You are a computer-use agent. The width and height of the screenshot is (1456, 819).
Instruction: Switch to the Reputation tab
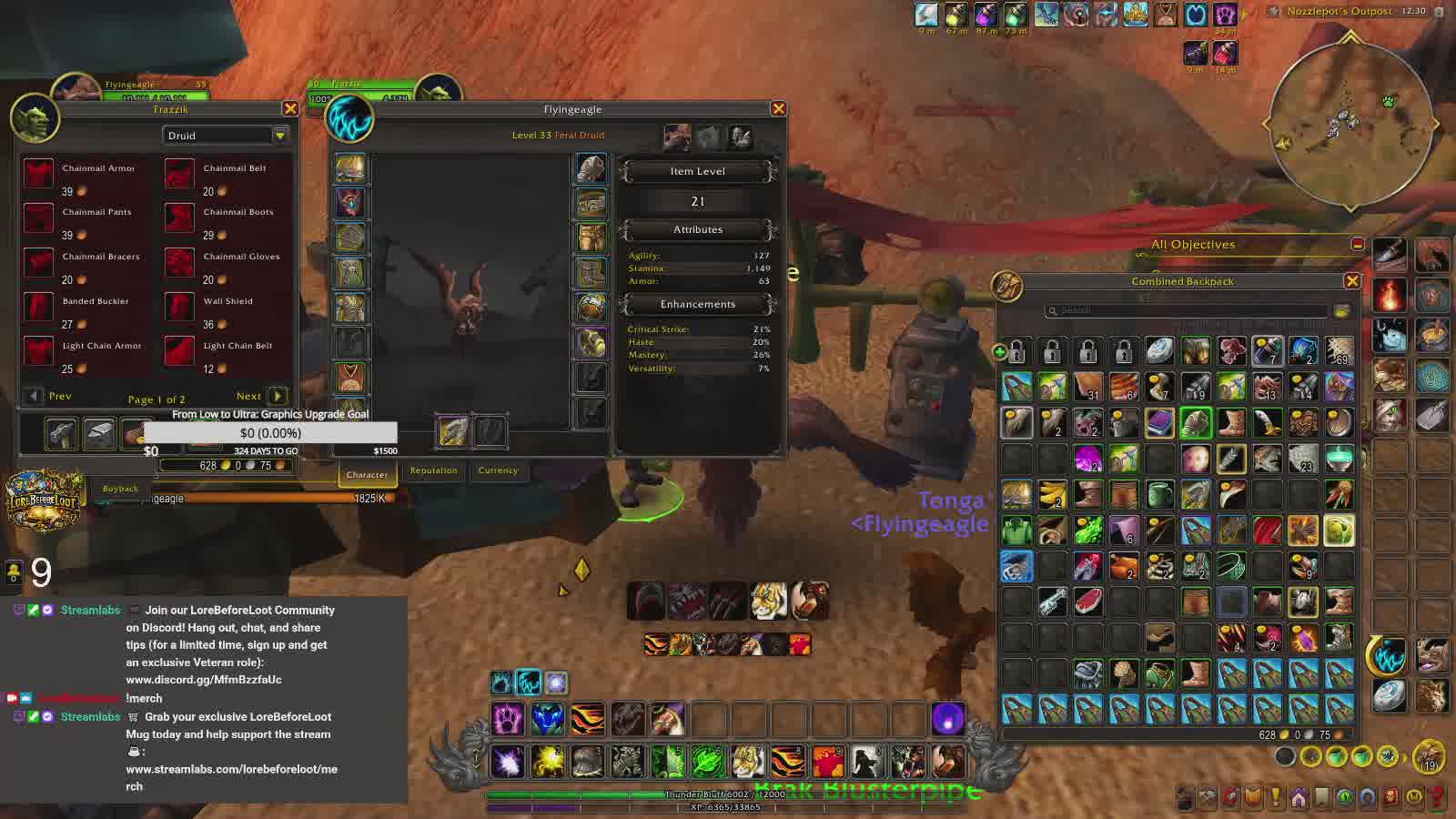pos(433,470)
